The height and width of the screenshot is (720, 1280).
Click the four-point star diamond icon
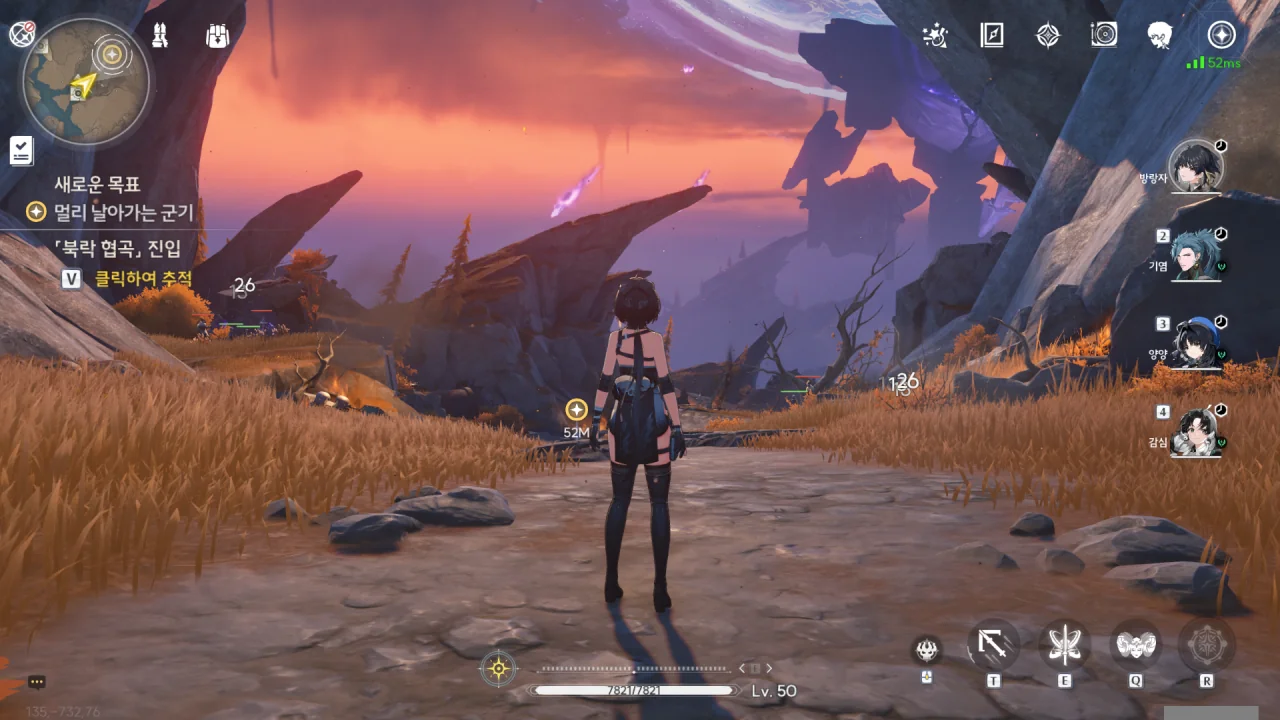tap(1047, 36)
